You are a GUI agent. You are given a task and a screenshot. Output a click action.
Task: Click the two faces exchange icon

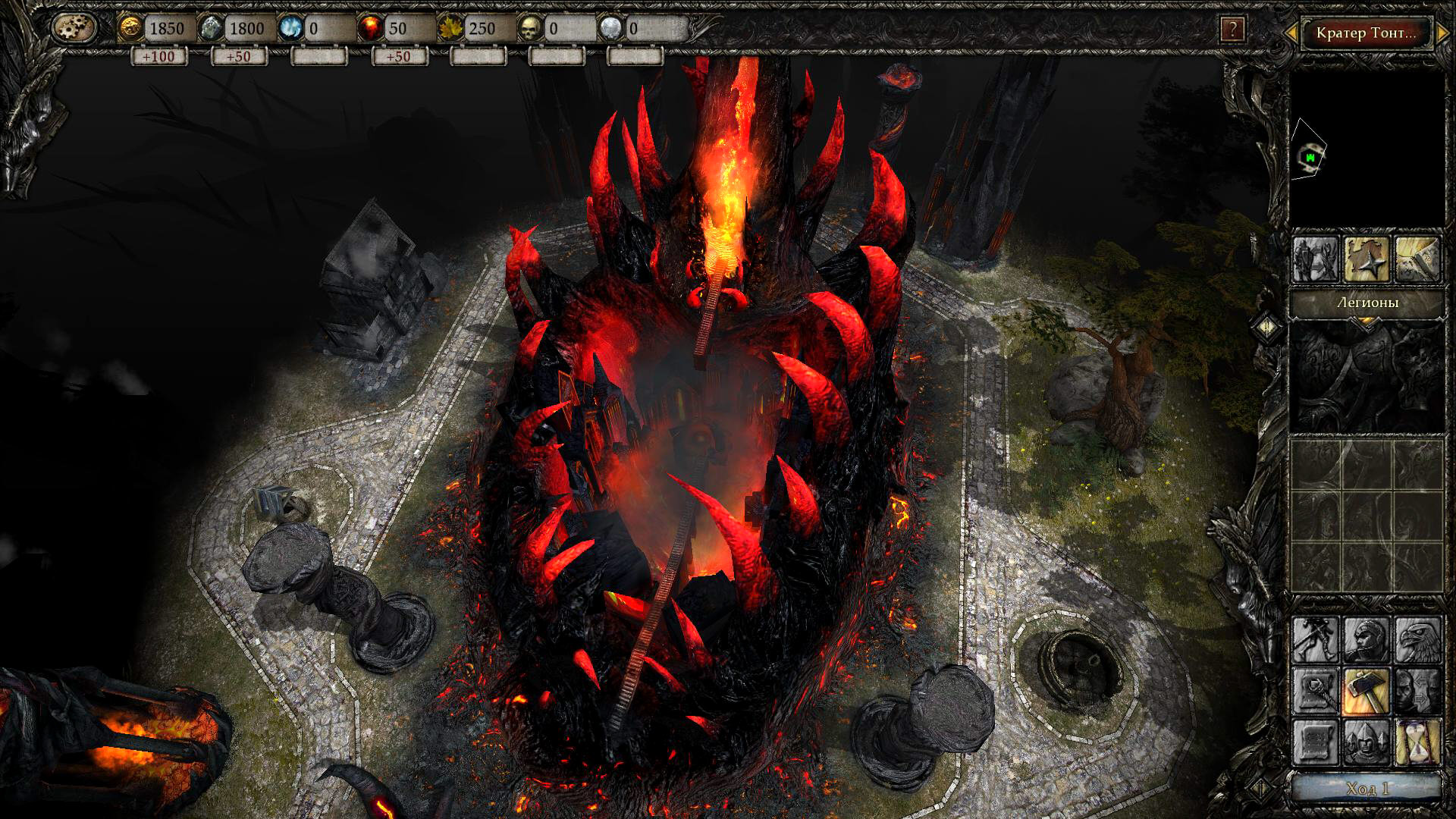pos(1417,691)
